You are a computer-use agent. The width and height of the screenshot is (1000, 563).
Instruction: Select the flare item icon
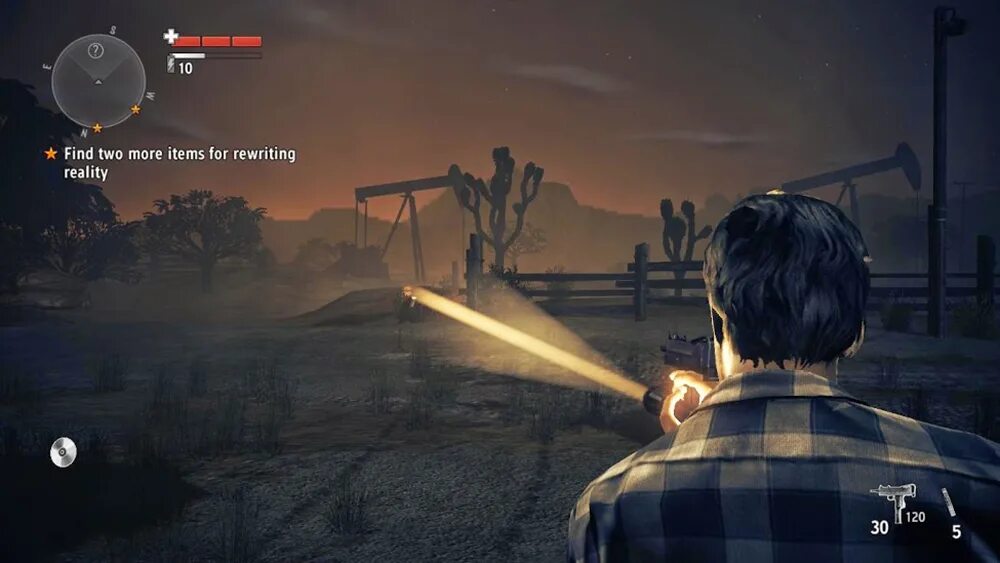948,502
